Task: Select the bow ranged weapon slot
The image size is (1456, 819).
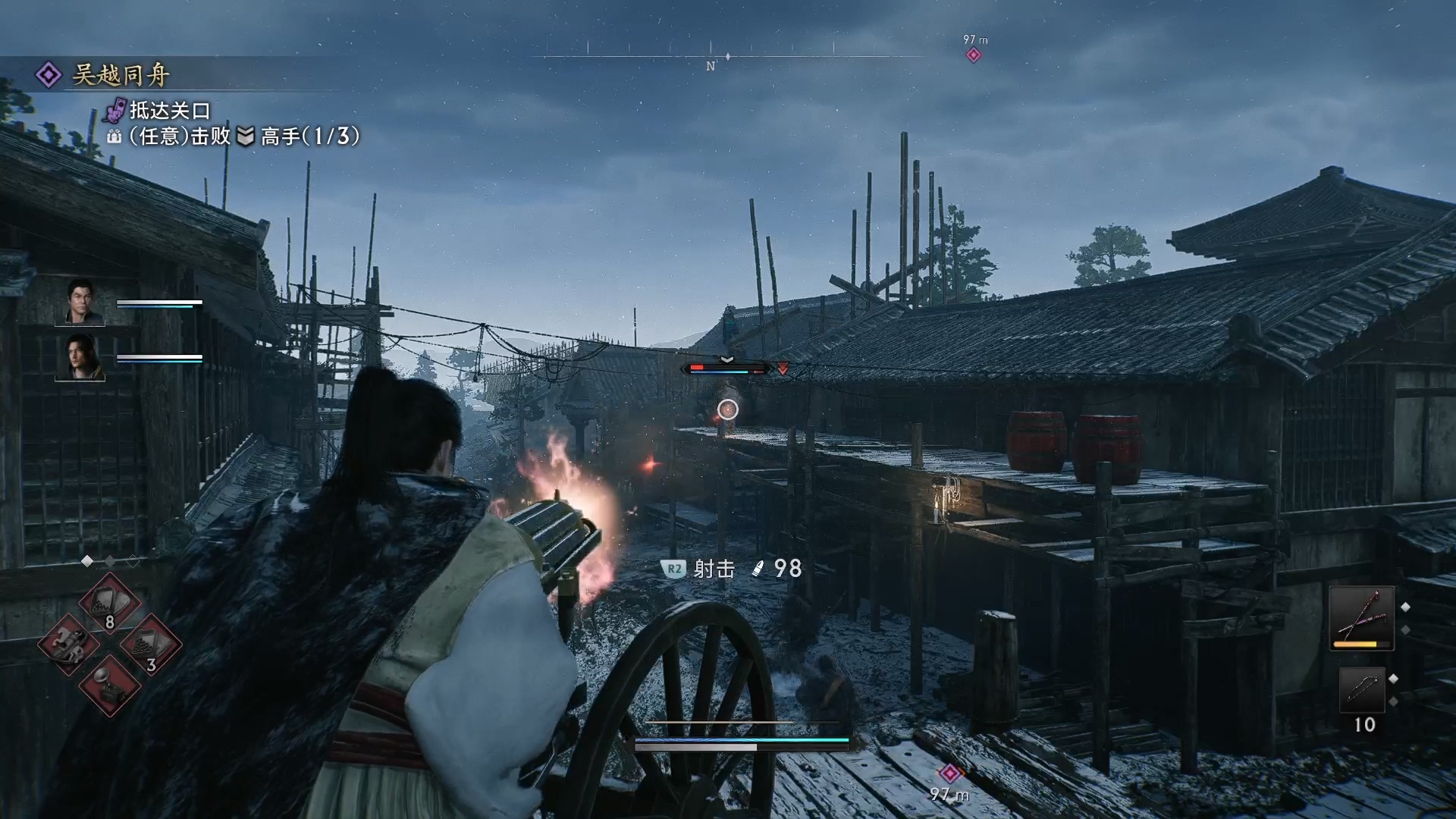Action: (x=1362, y=689)
